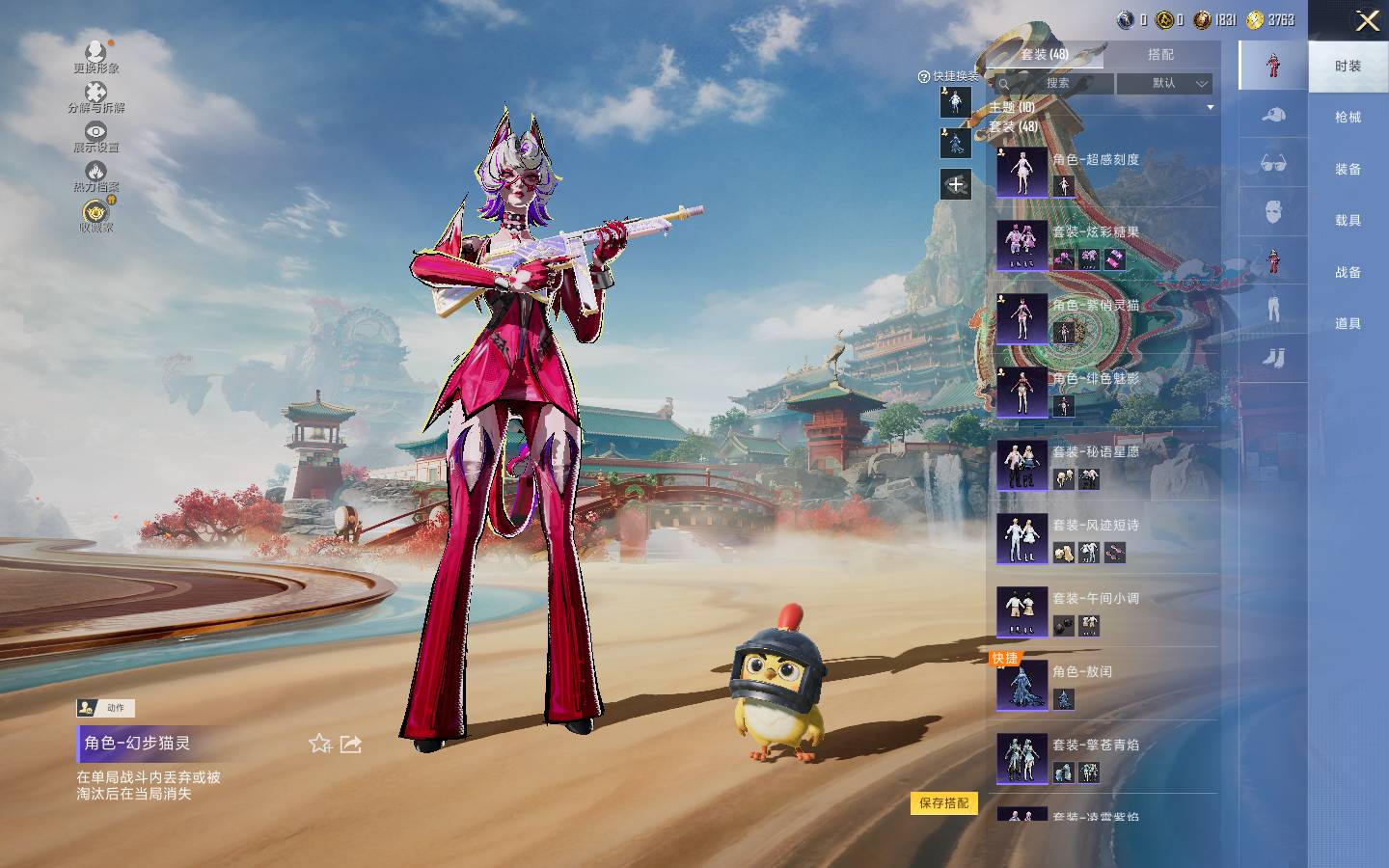Click the share arrow icon
This screenshot has width=1389, height=868.
(x=351, y=744)
